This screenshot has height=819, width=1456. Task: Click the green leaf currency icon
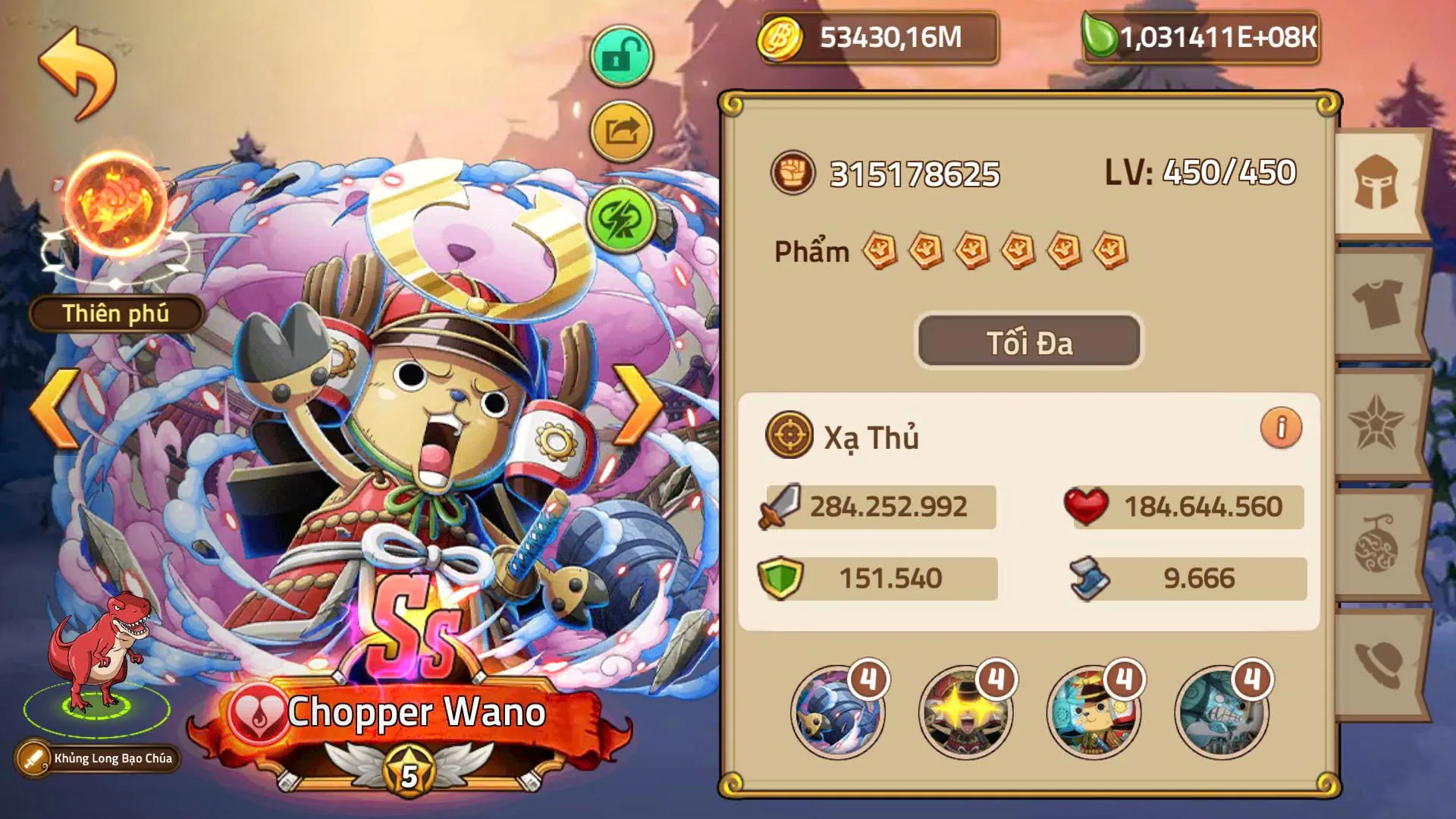(1101, 35)
